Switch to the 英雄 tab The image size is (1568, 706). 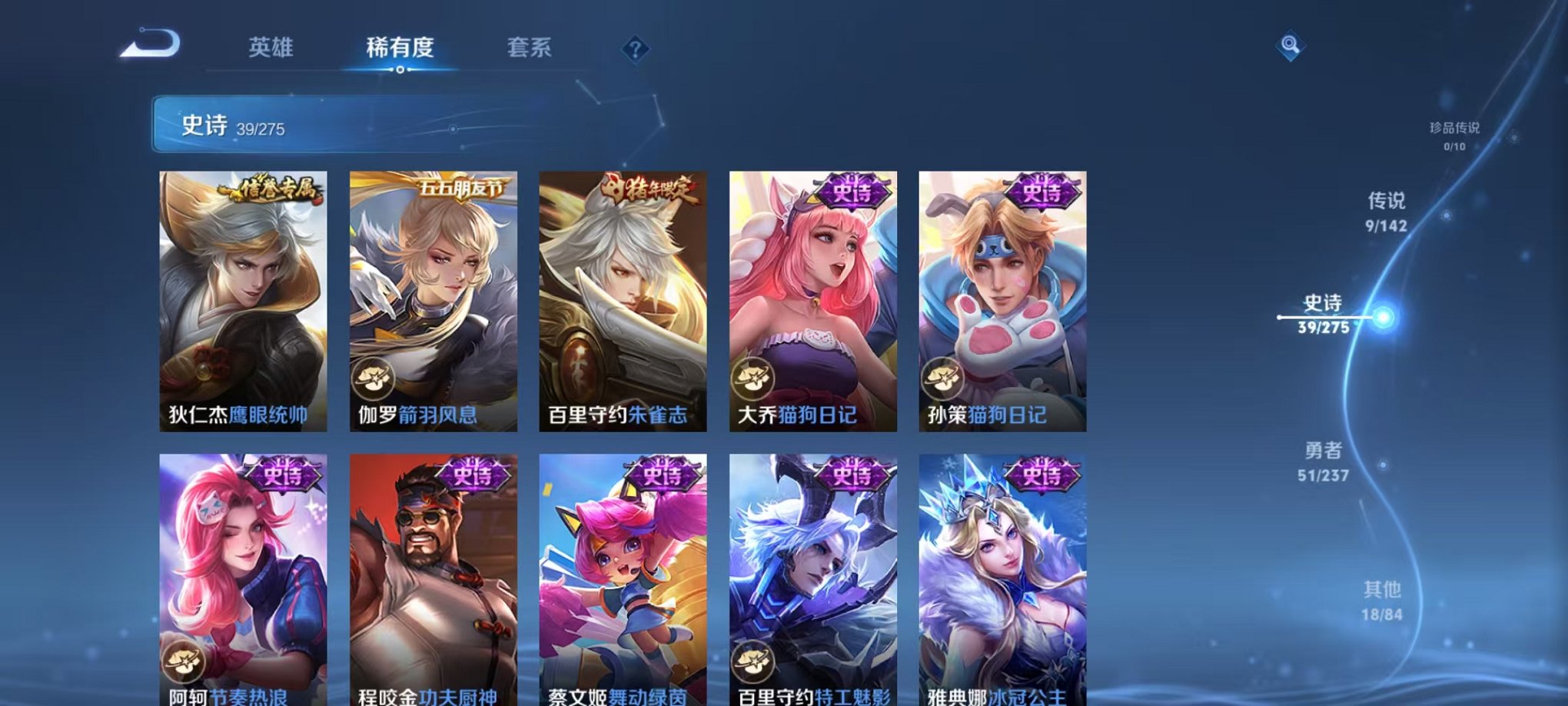pos(270,48)
